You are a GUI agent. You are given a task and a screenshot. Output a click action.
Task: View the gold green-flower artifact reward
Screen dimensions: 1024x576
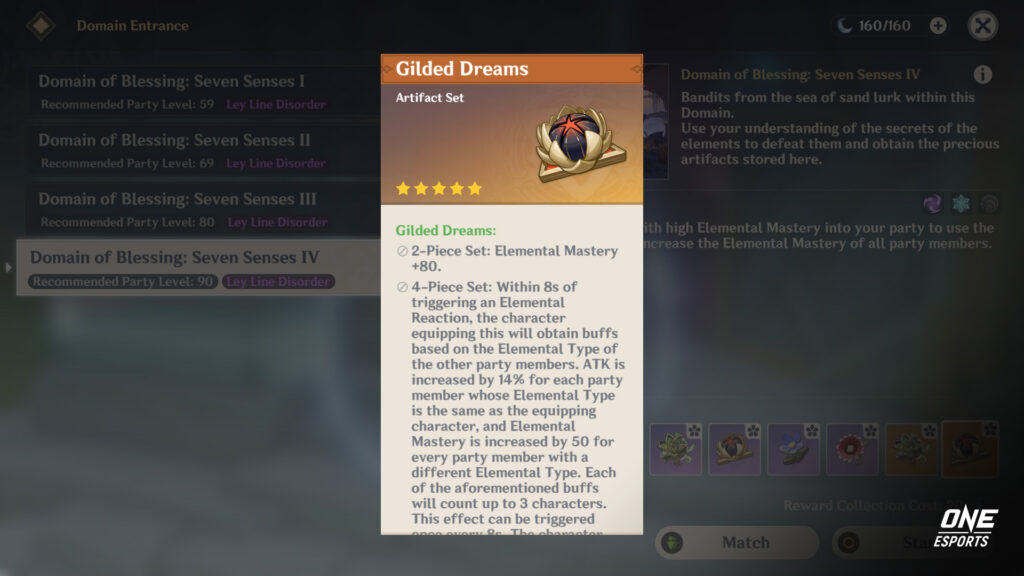912,449
